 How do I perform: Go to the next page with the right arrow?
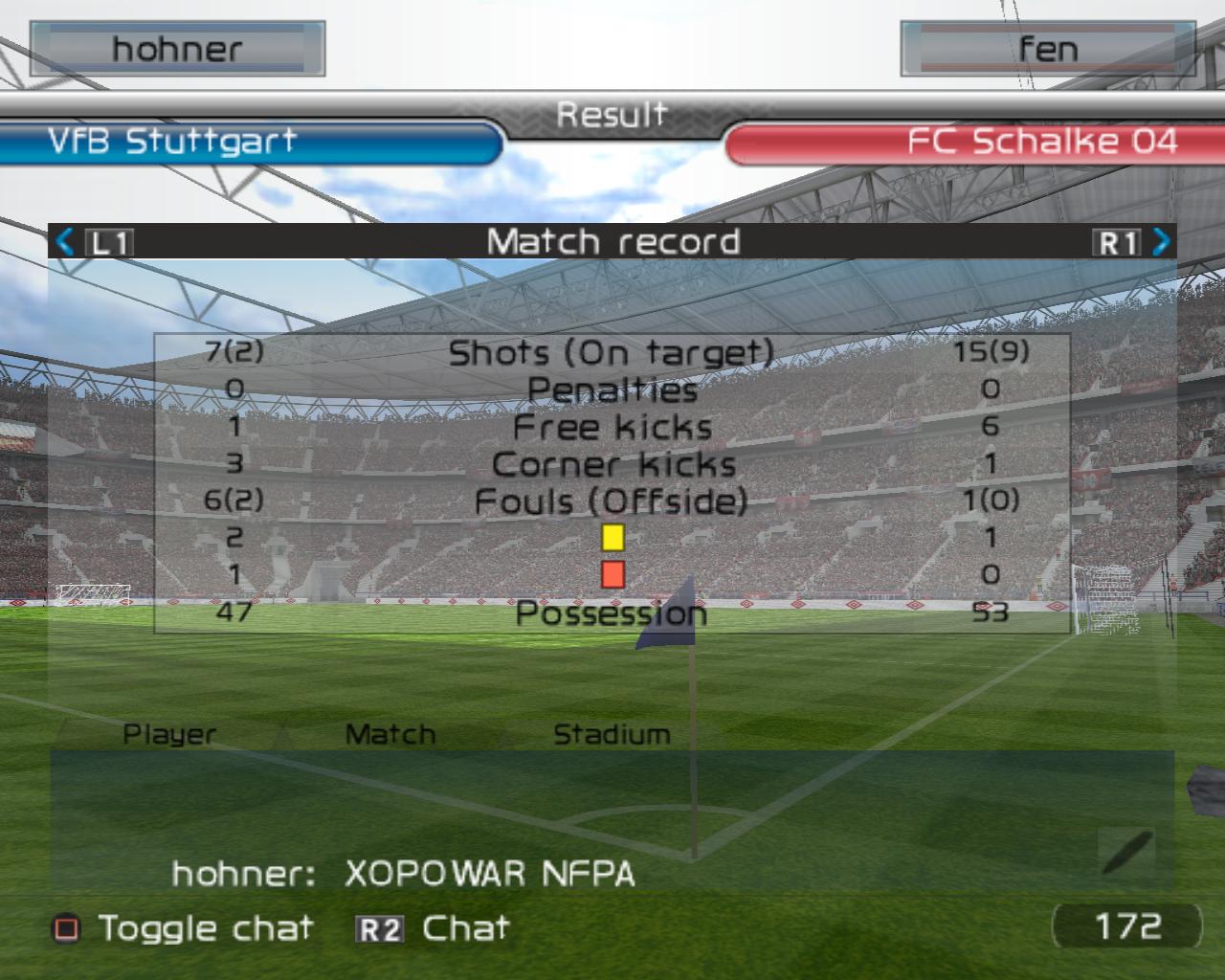point(1161,241)
